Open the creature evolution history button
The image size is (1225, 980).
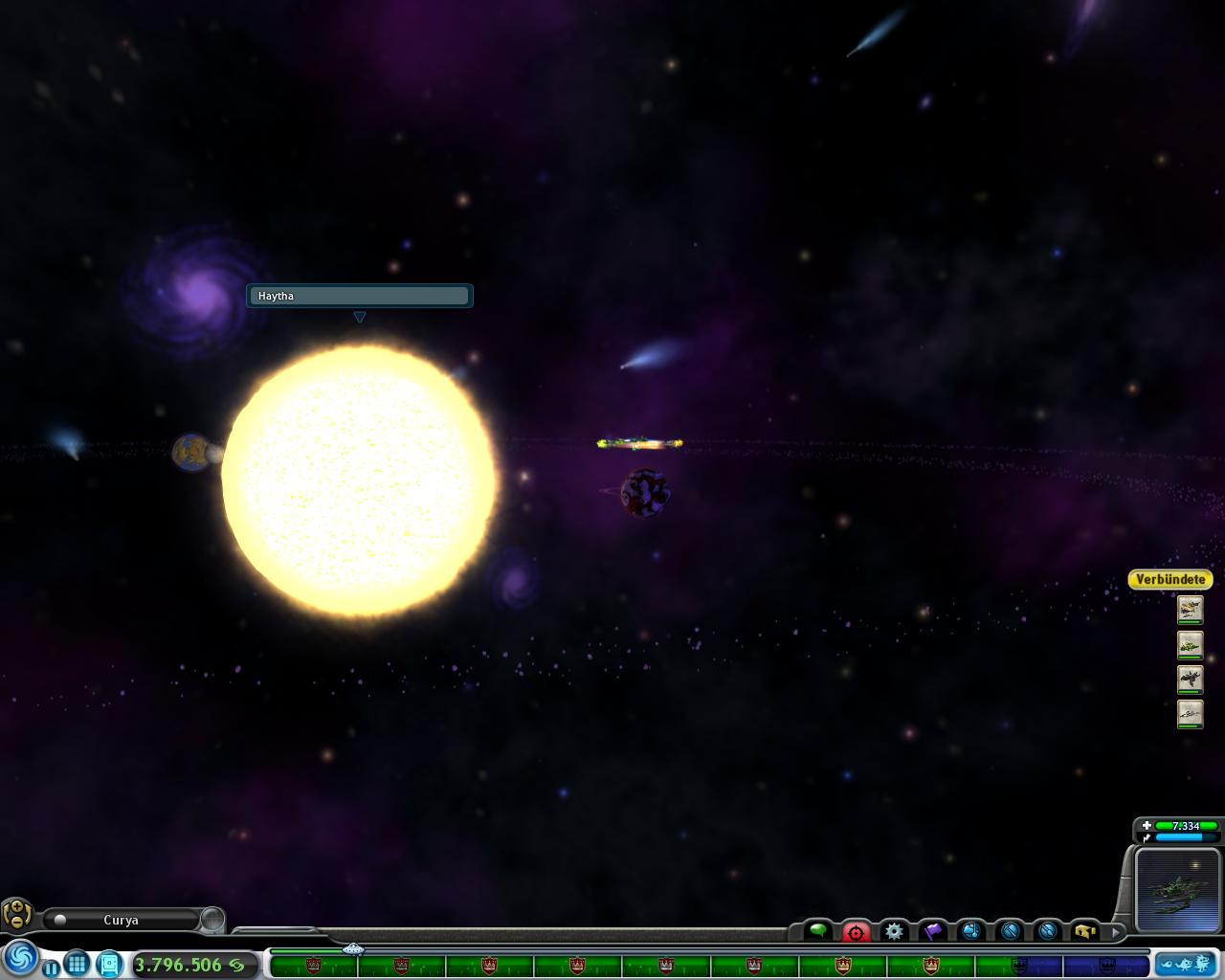tap(1185, 964)
